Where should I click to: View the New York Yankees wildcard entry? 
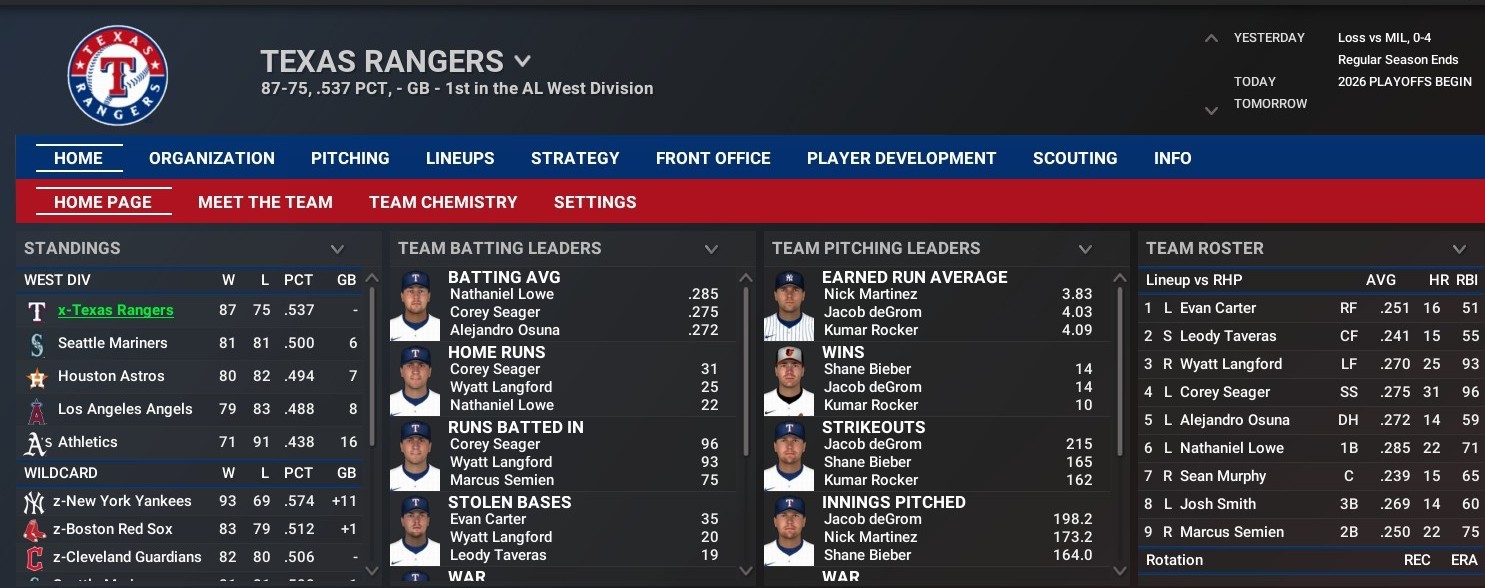pyautogui.click(x=122, y=501)
